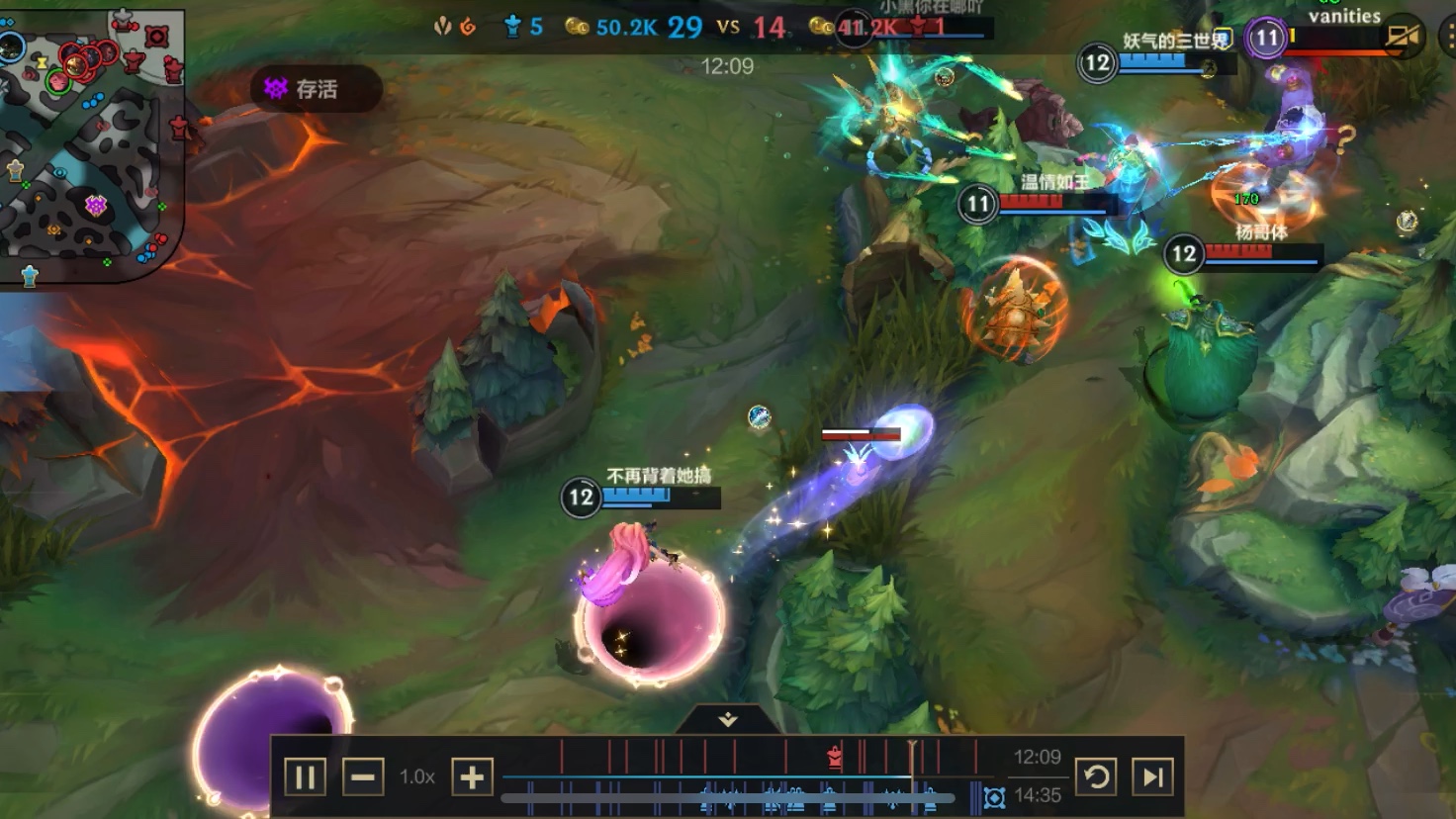Increase playback speed with the plus button

472,777
